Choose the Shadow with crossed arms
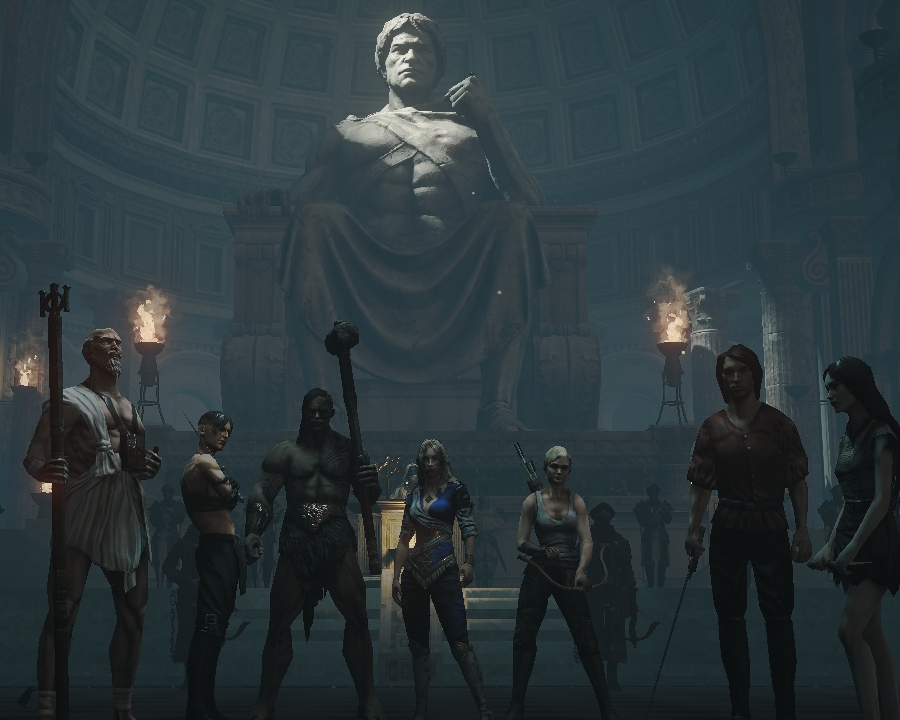The width and height of the screenshot is (900, 720). coord(212,520)
